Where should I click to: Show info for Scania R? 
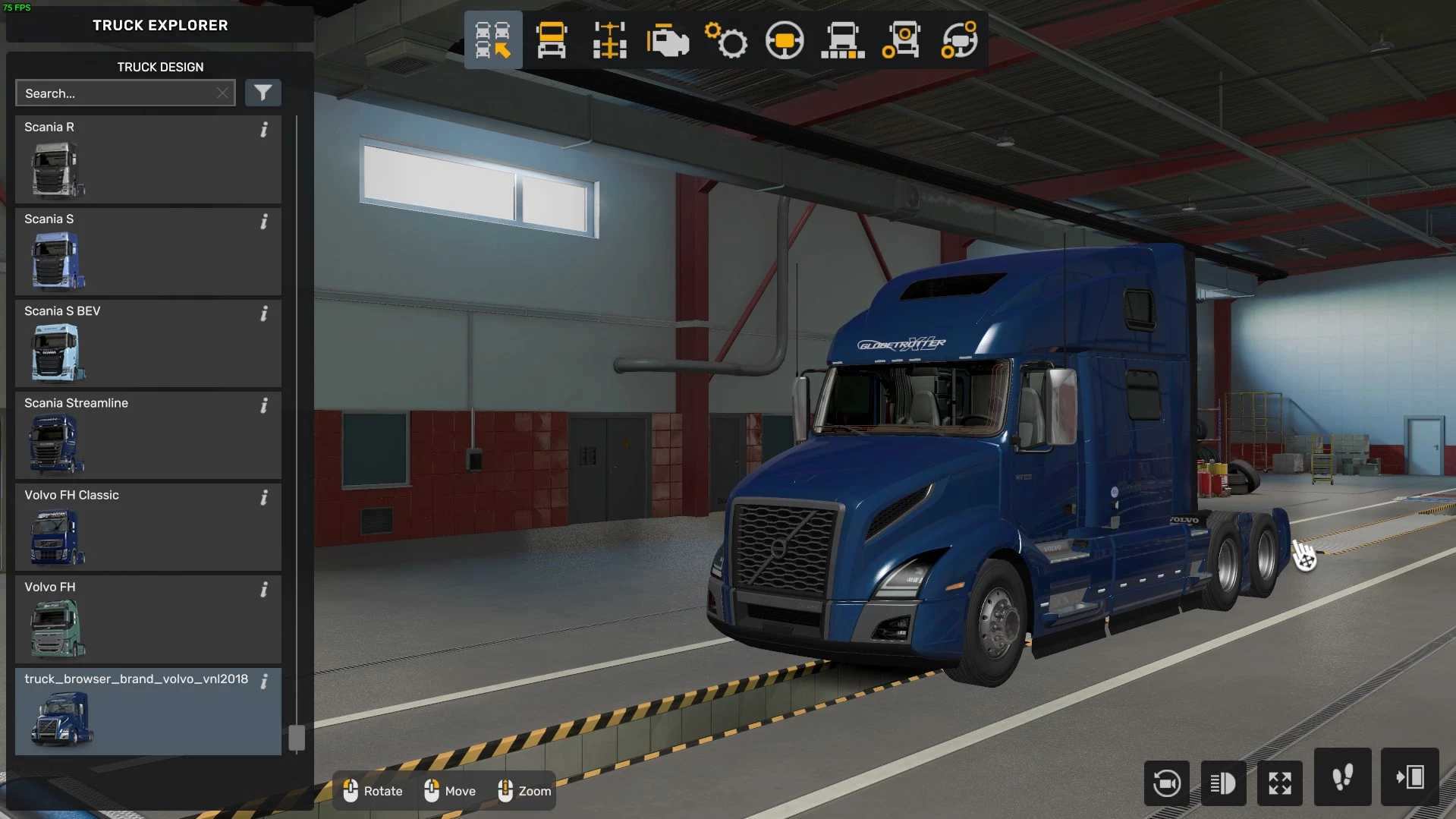coord(264,130)
